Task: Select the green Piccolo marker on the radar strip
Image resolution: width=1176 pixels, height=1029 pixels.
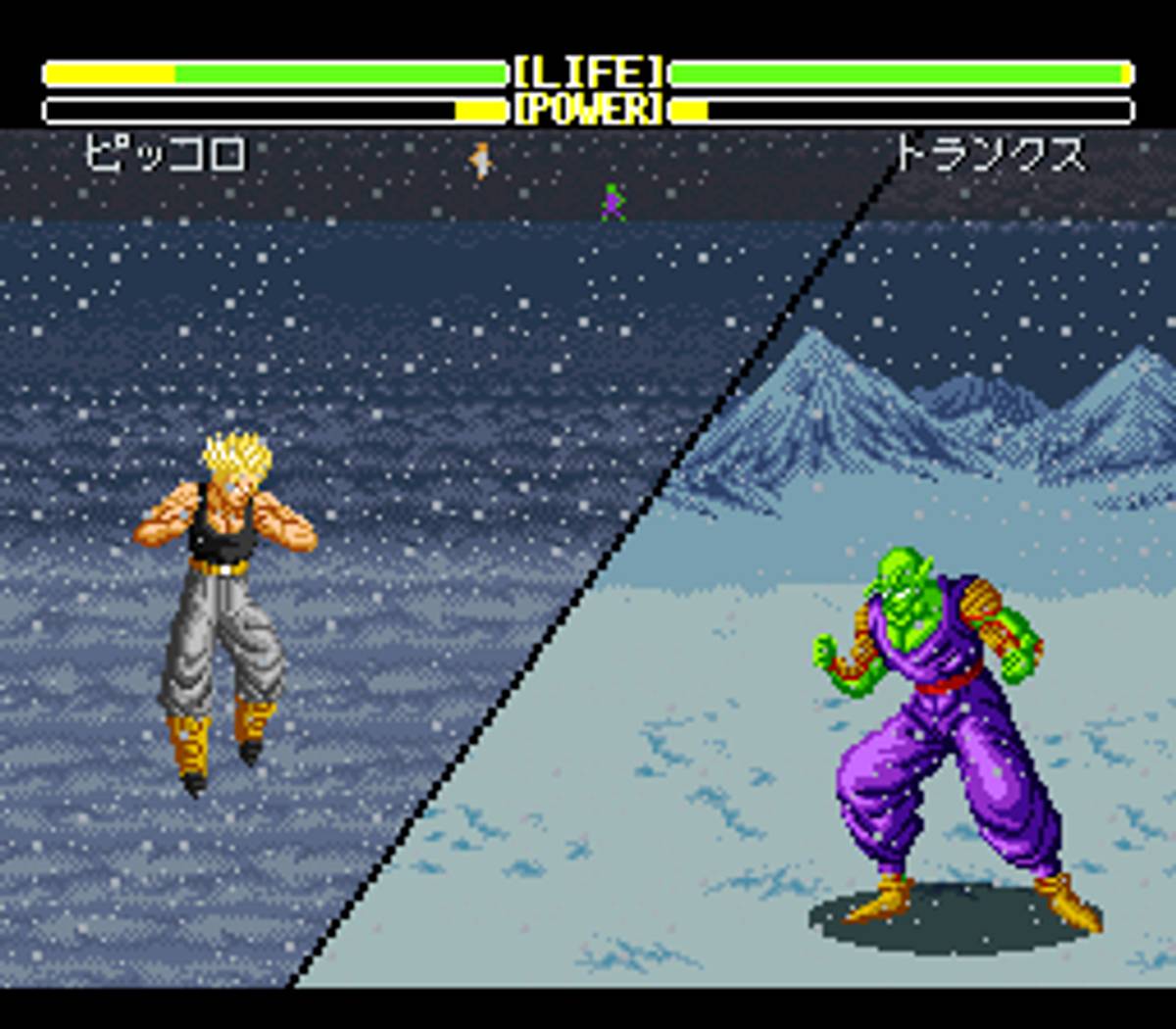Action: 612,202
